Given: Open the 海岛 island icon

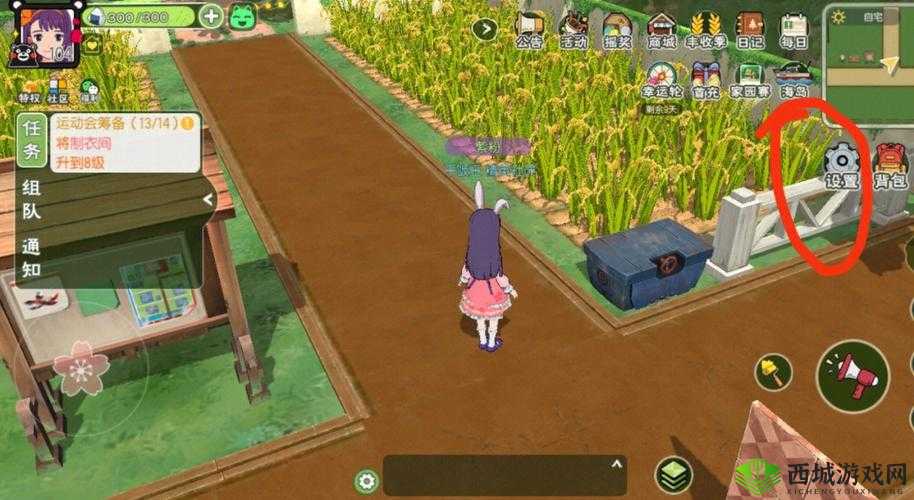Looking at the screenshot, I should pyautogui.click(x=794, y=77).
